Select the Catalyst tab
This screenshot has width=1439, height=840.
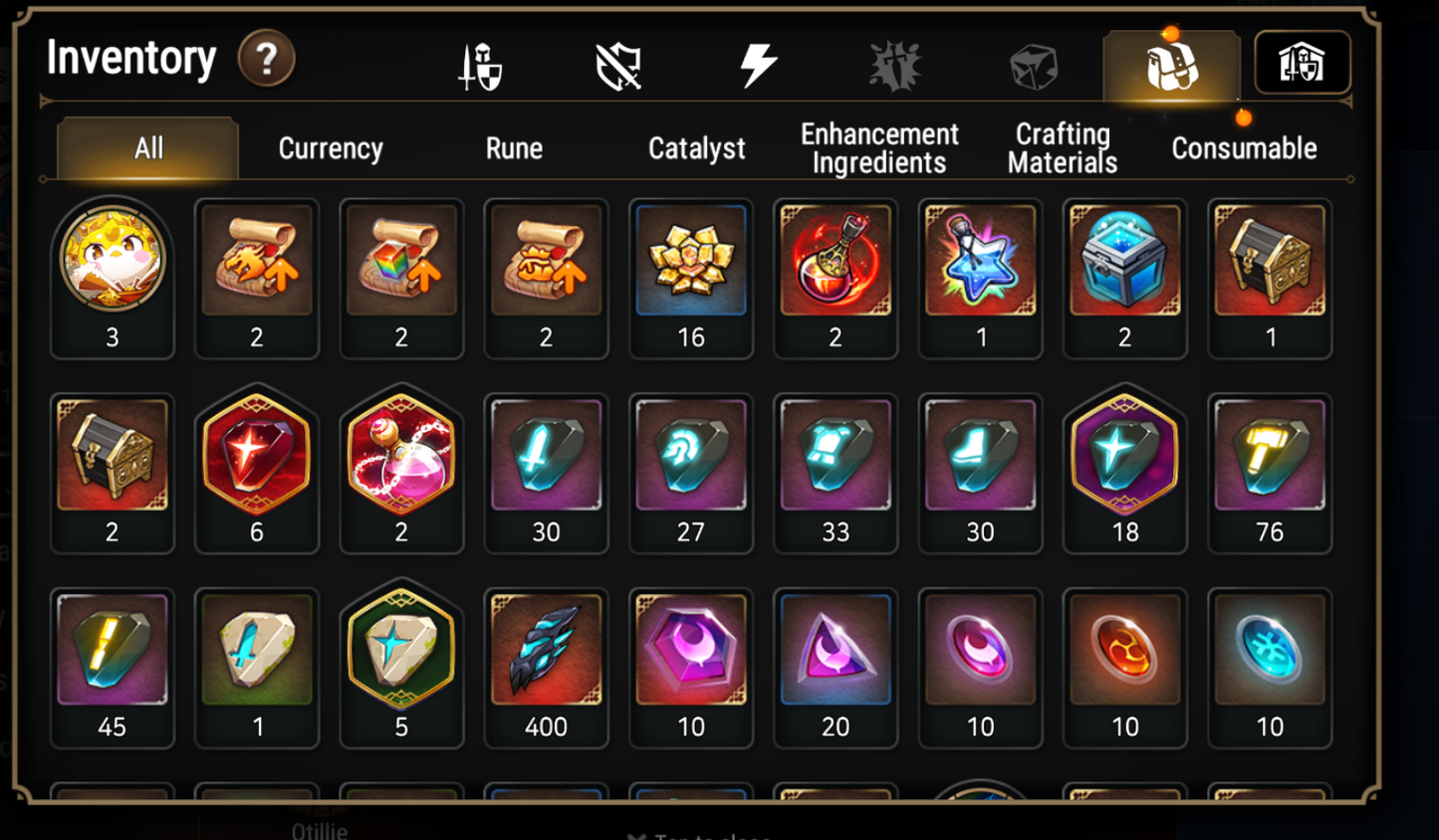pyautogui.click(x=696, y=148)
